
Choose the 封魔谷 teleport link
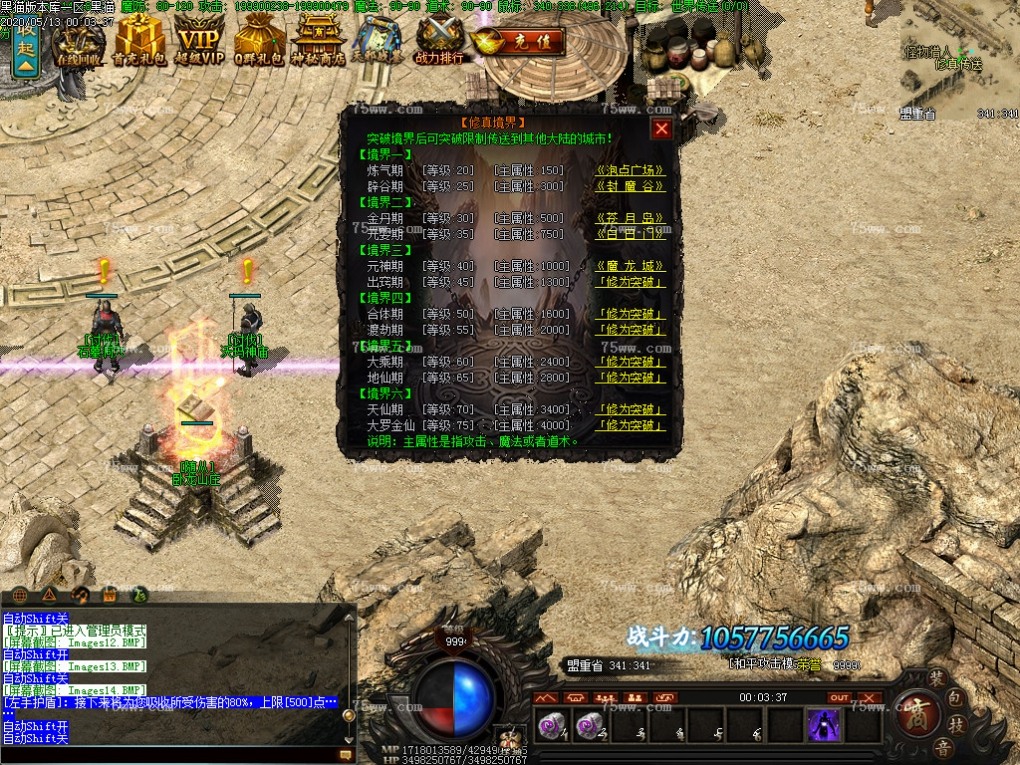click(630, 186)
